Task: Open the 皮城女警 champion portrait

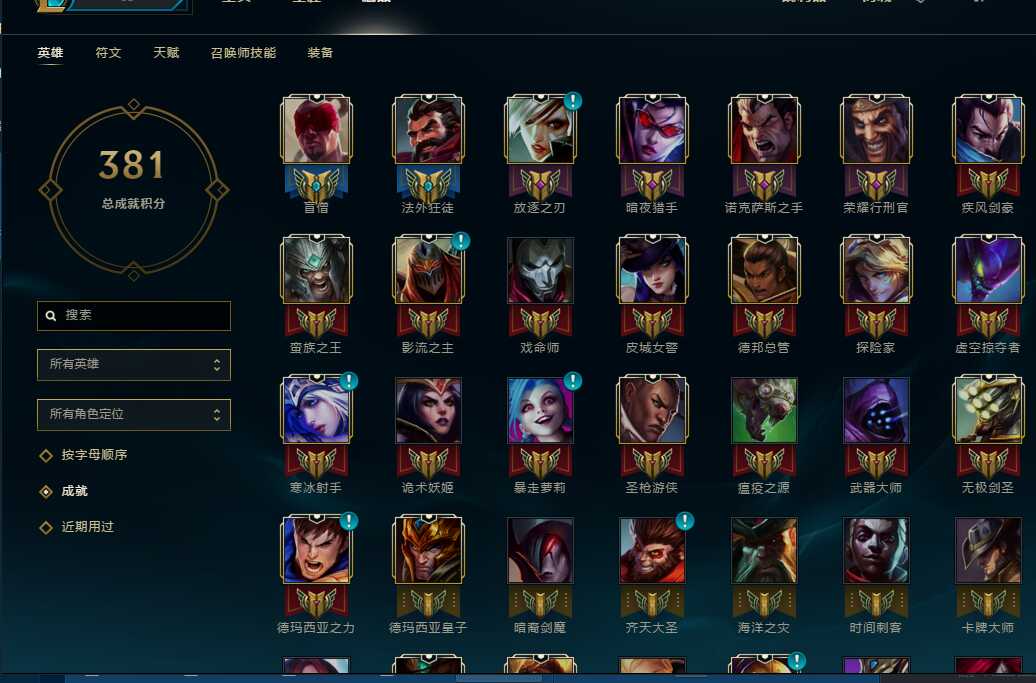Action: pyautogui.click(x=652, y=271)
